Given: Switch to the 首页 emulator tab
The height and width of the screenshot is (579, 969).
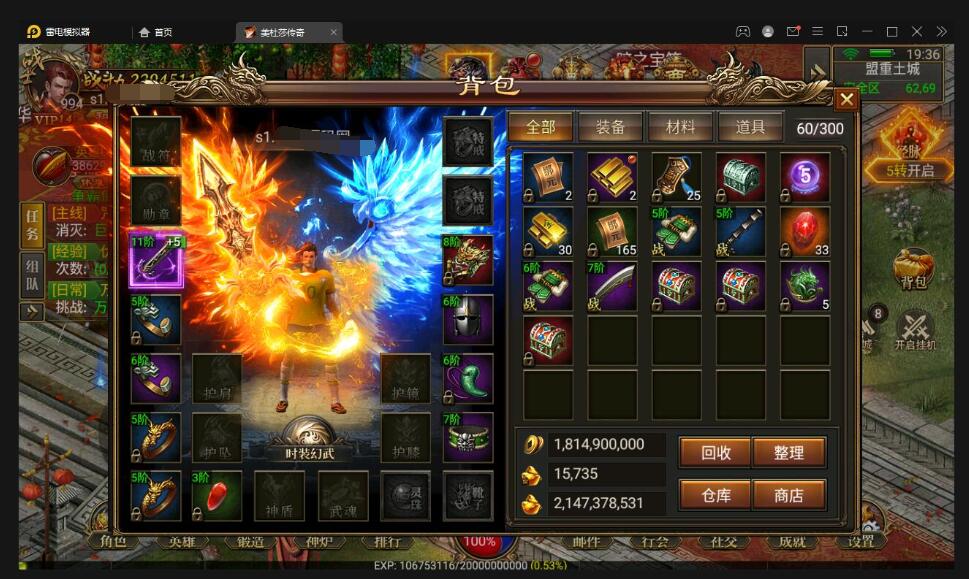Looking at the screenshot, I should (x=156, y=32).
